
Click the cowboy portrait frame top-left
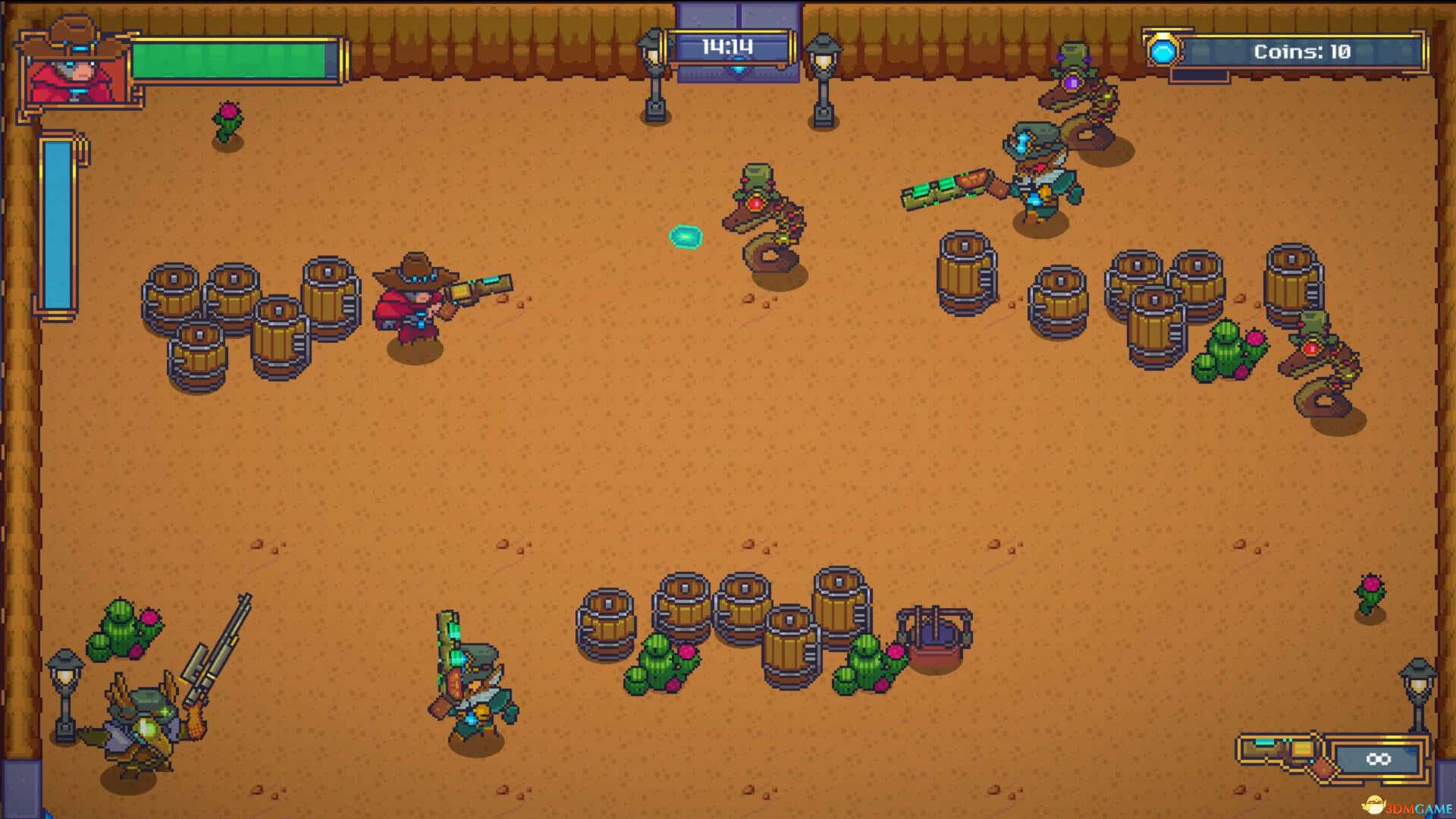pyautogui.click(x=74, y=68)
